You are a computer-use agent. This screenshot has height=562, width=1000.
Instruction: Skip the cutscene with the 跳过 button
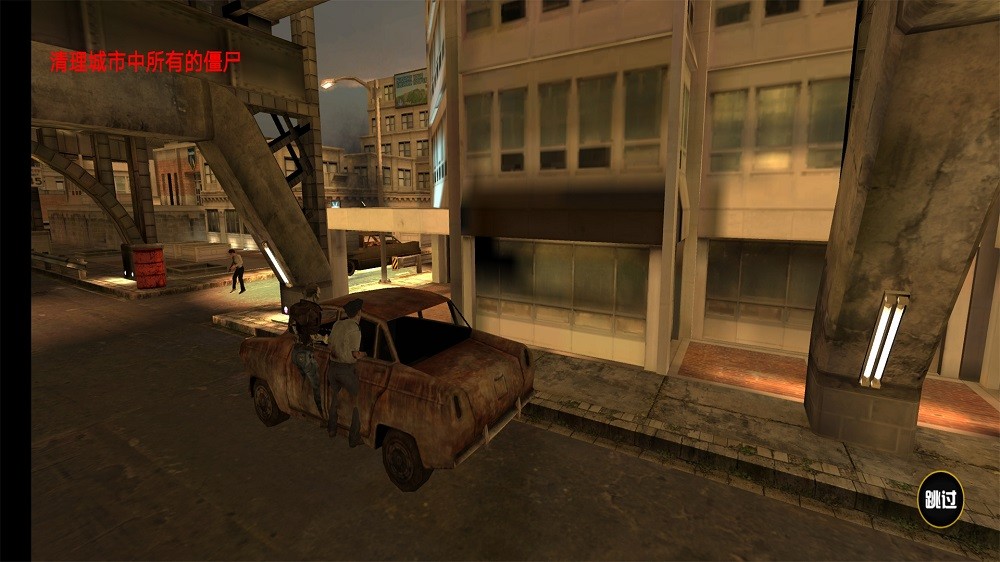(940, 499)
